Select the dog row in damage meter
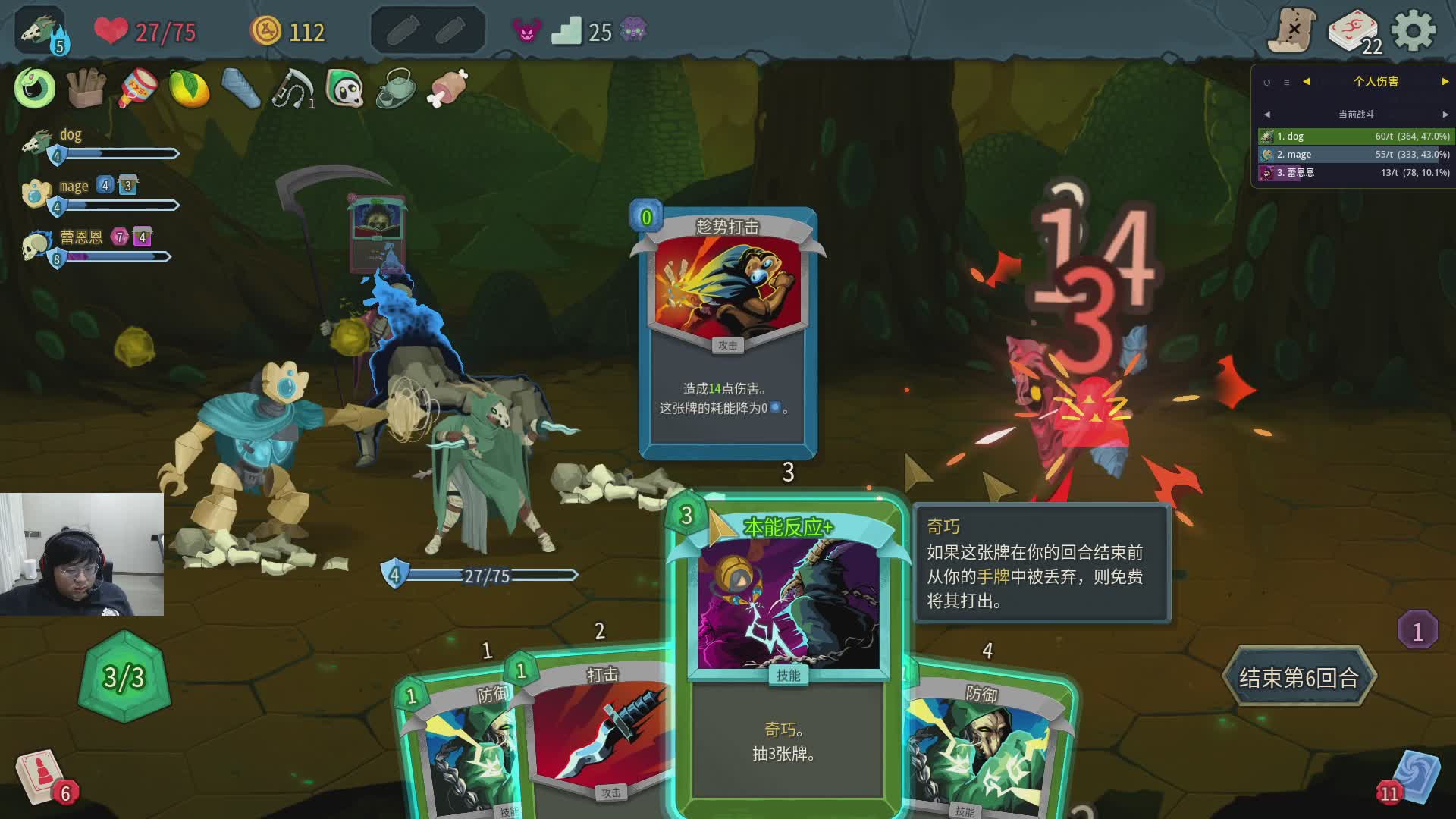This screenshot has width=1456, height=819. point(1354,136)
